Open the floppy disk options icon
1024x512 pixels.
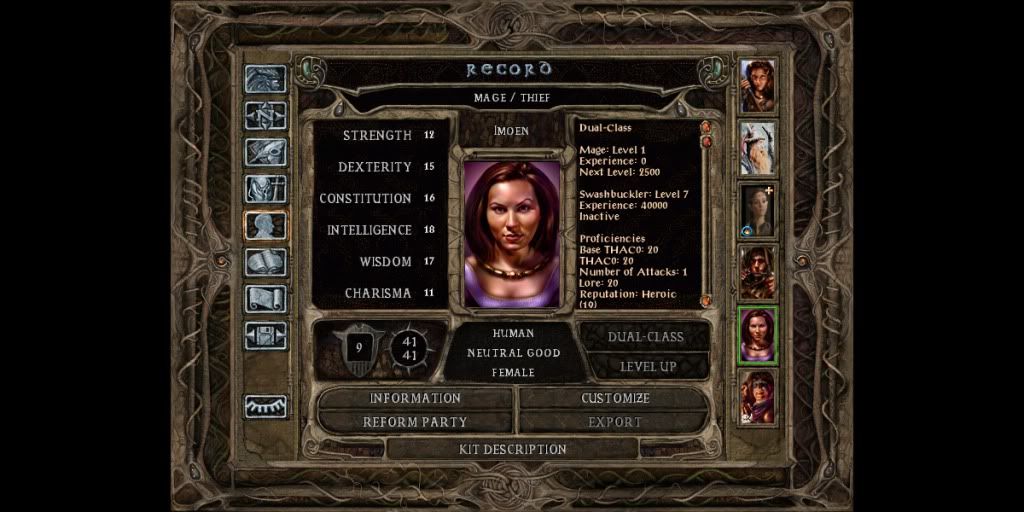266,335
